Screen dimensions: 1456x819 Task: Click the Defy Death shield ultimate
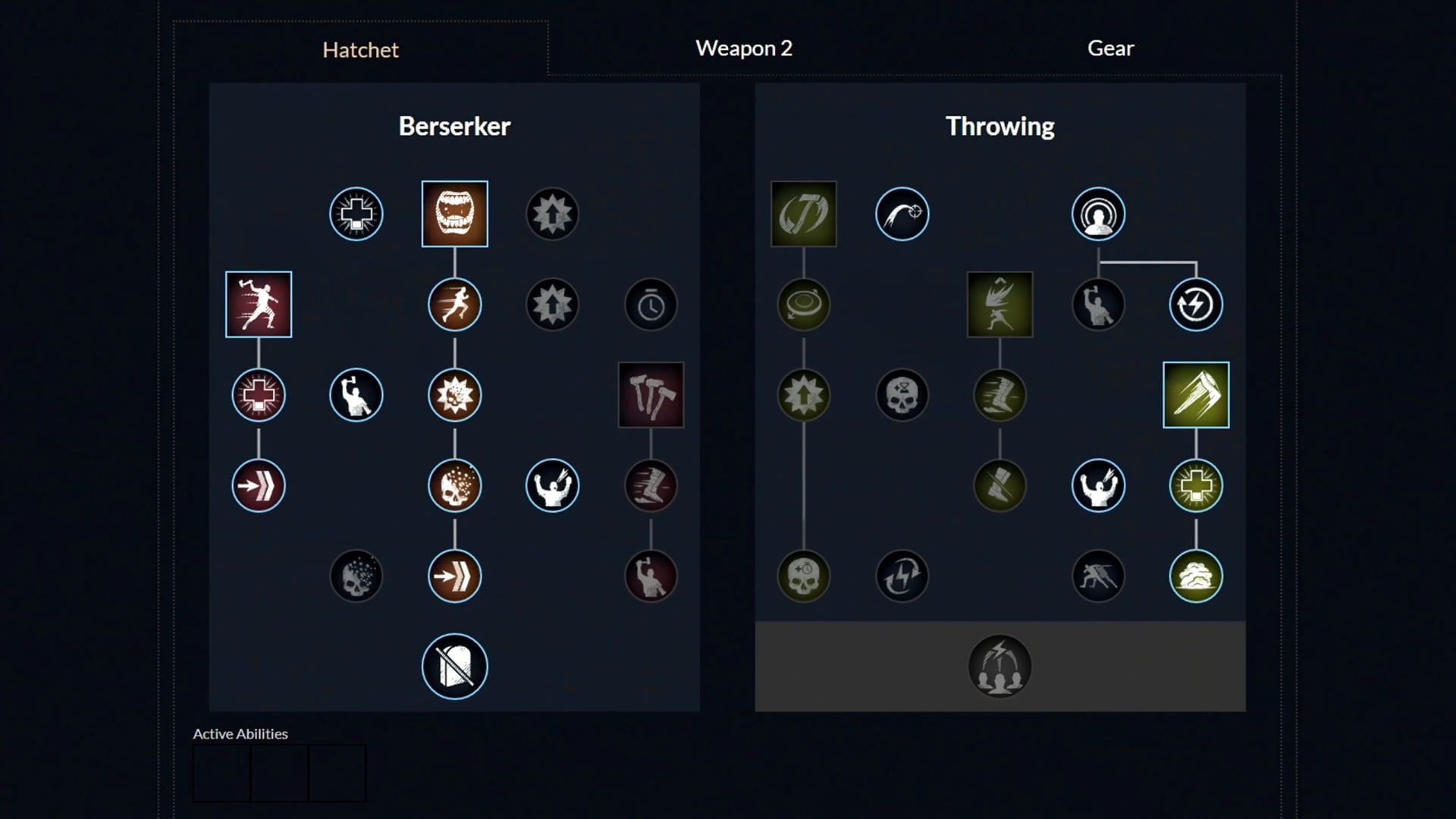coord(454,665)
